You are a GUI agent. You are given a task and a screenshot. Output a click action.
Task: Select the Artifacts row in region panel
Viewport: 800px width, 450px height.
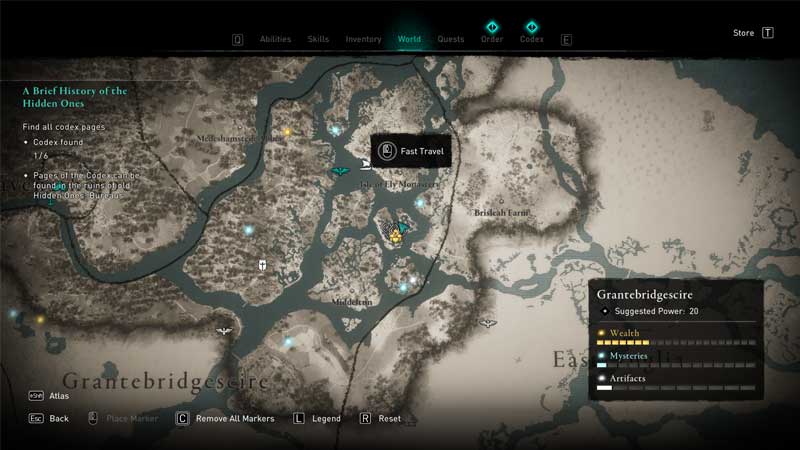pyautogui.click(x=677, y=382)
